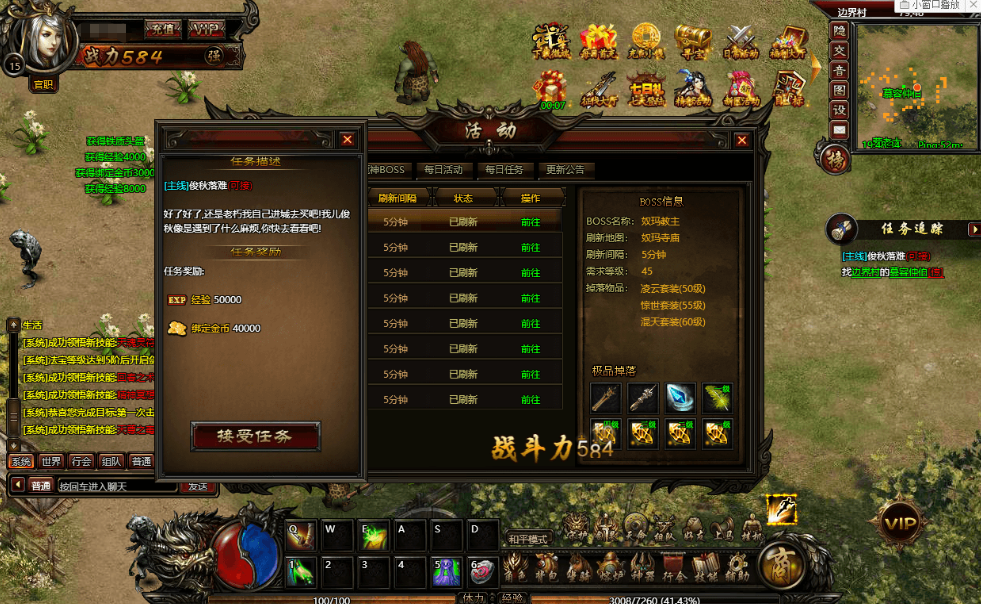Open the 技能 skills book icon
The image size is (981, 604).
(706, 567)
